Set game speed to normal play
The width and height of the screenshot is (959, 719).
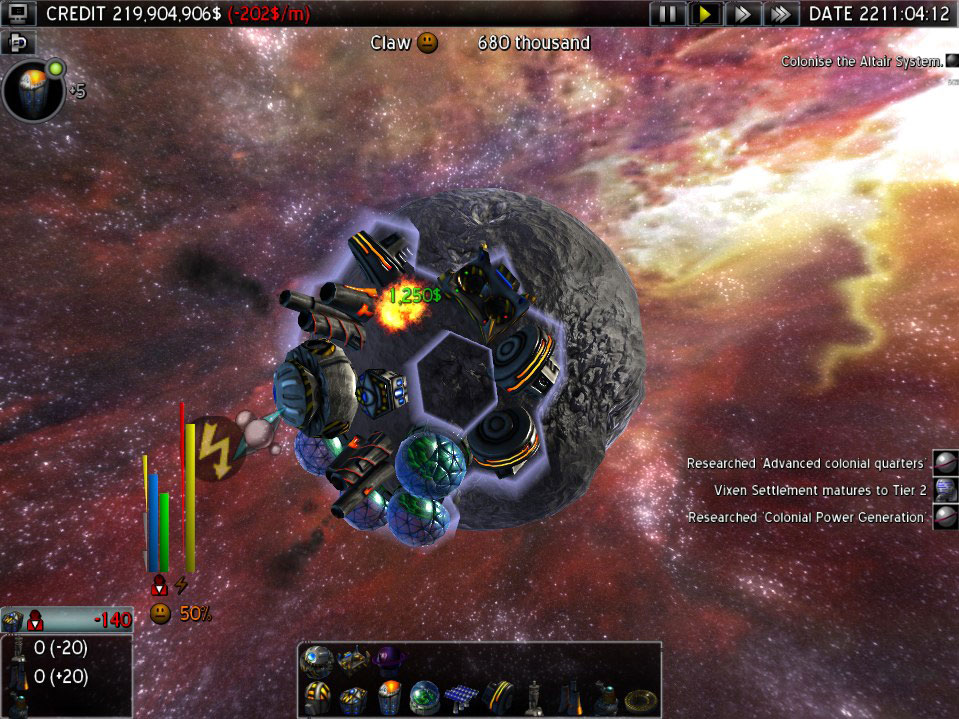(x=706, y=14)
